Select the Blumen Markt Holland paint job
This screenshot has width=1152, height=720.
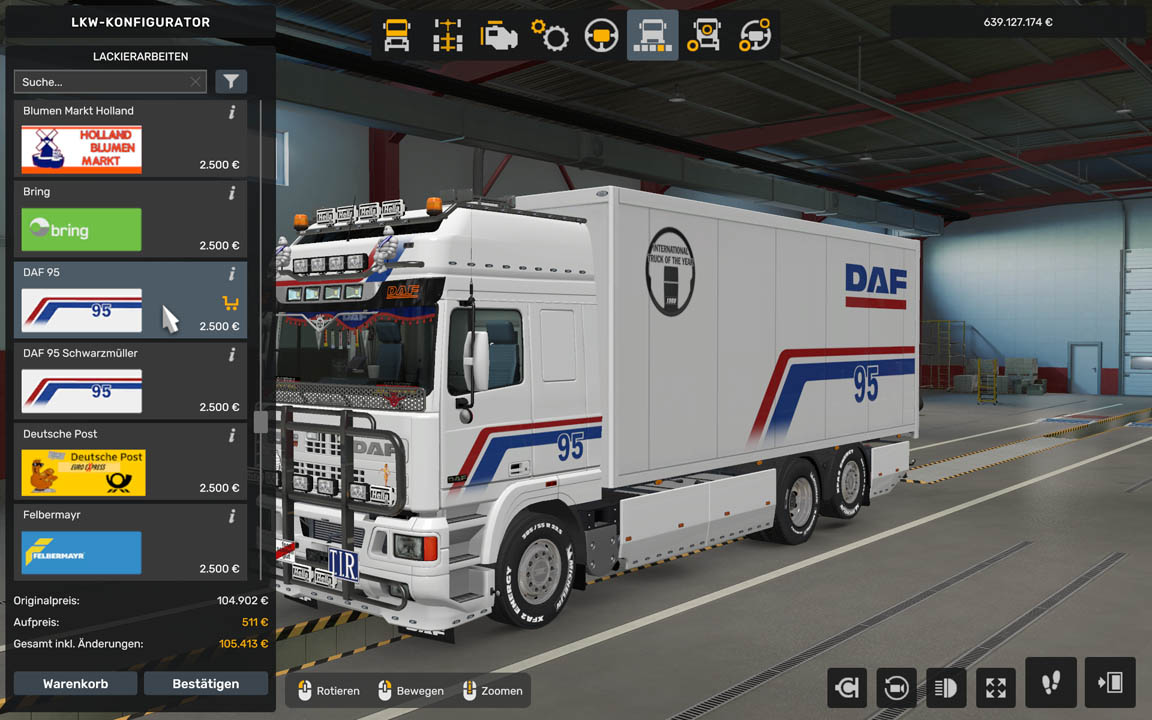(82, 149)
